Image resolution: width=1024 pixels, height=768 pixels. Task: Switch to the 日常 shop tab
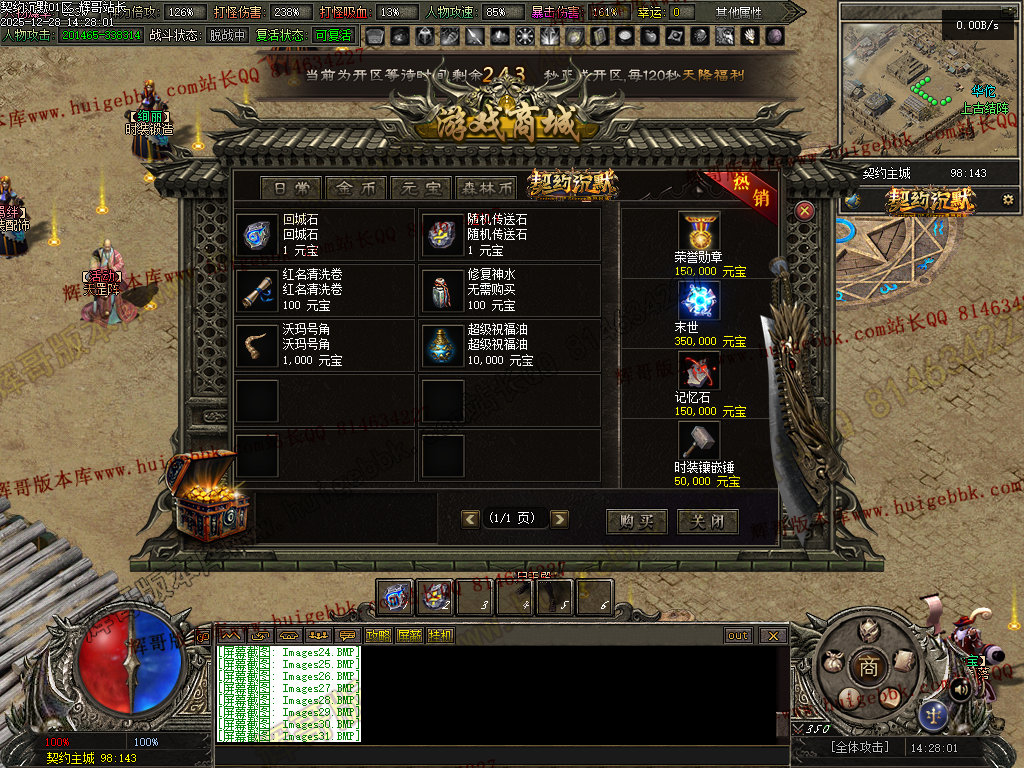tap(291, 188)
